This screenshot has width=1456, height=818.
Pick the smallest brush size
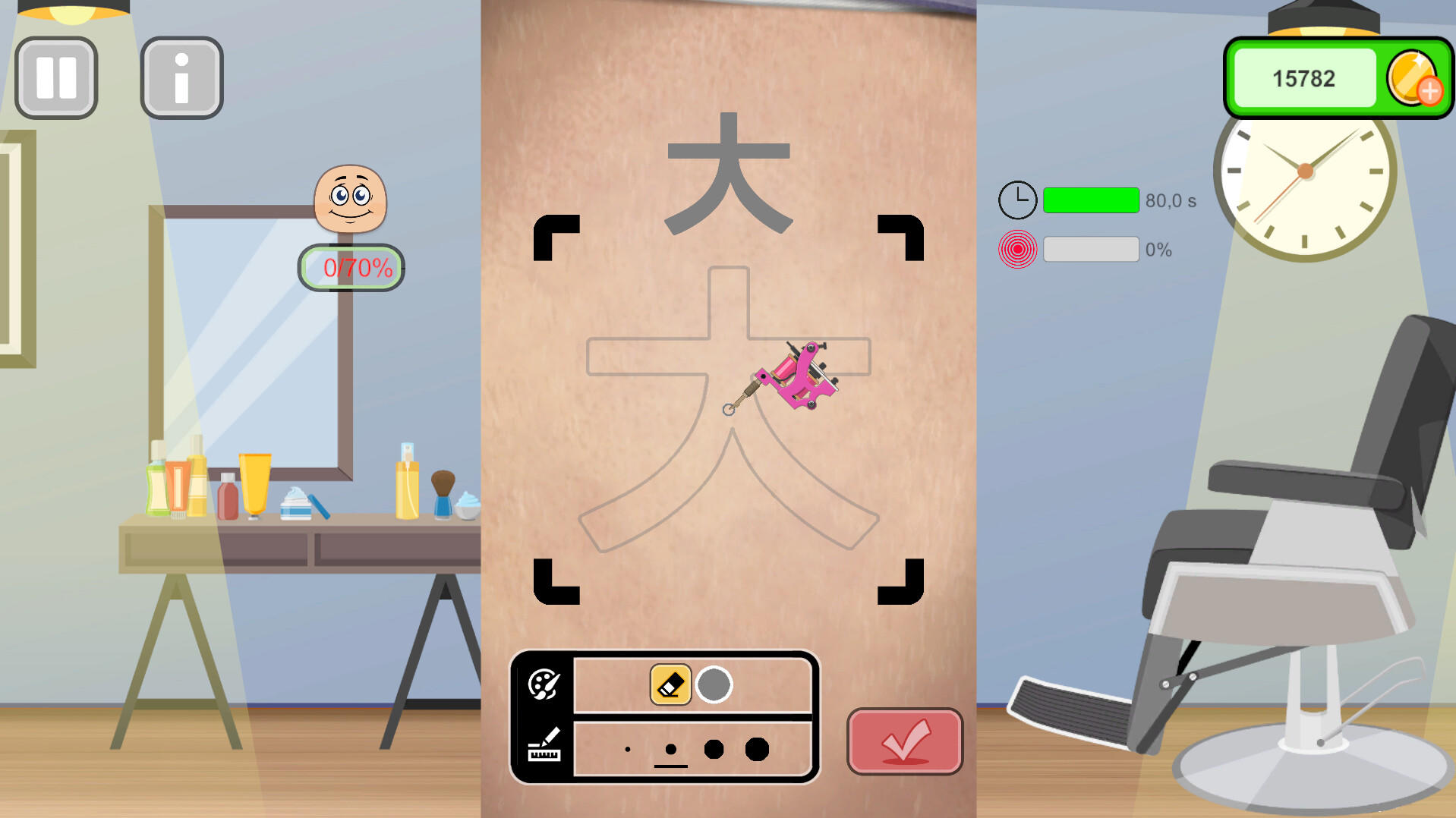627,748
